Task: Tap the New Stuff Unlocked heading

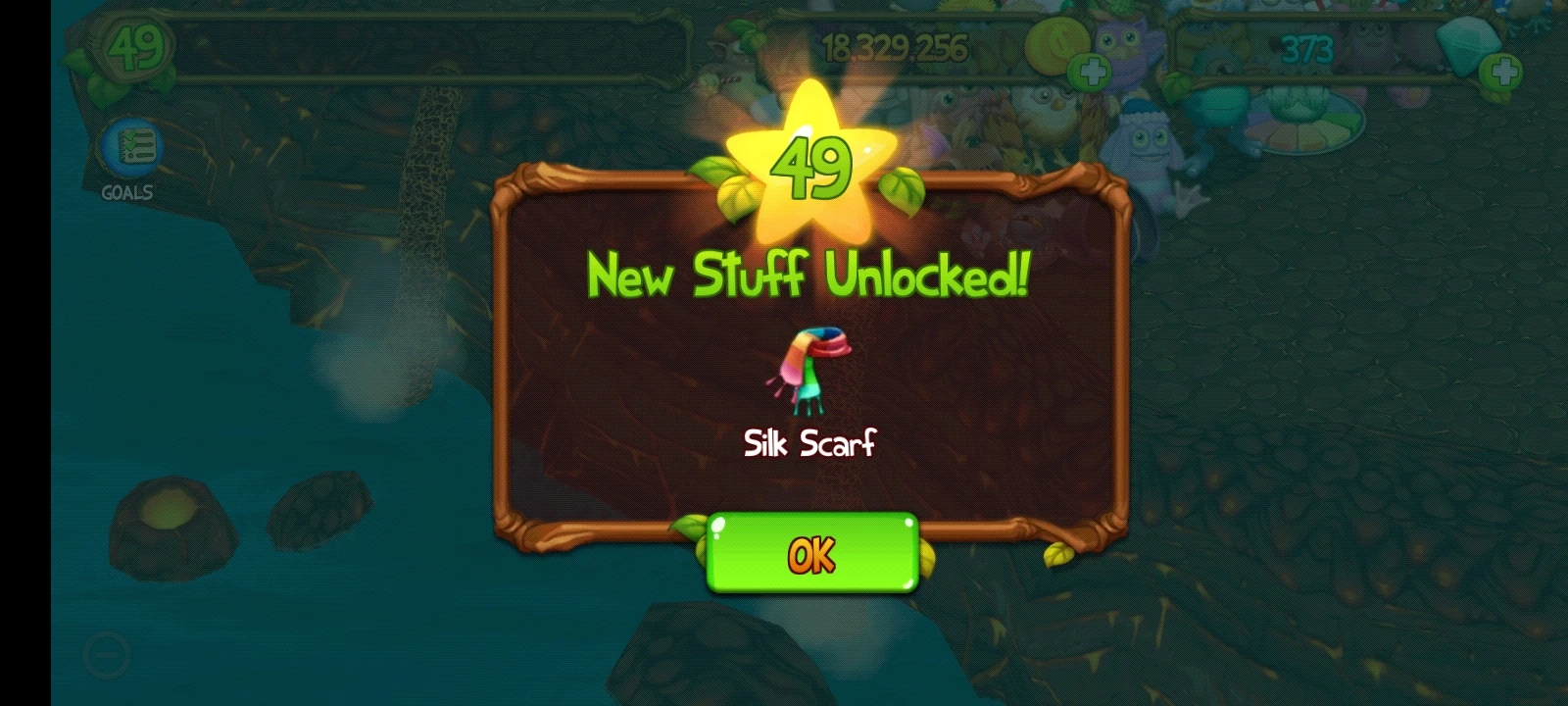Action: click(x=808, y=276)
